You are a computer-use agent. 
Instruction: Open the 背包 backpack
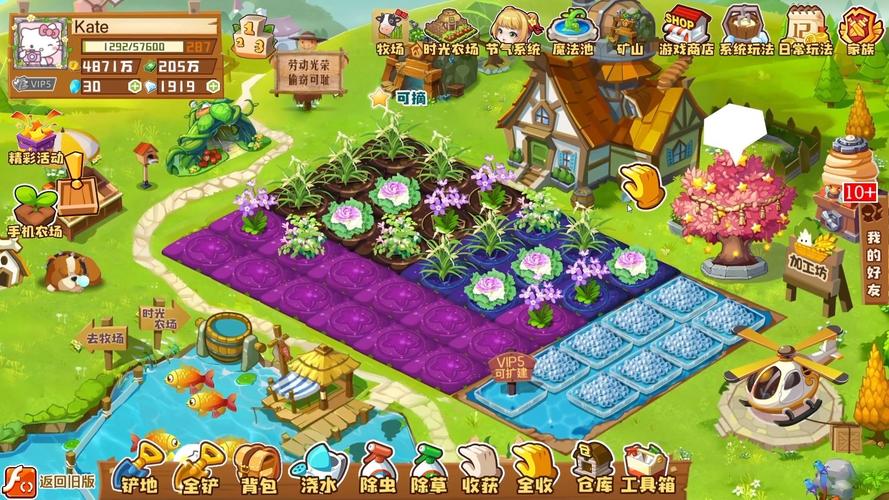(257, 470)
